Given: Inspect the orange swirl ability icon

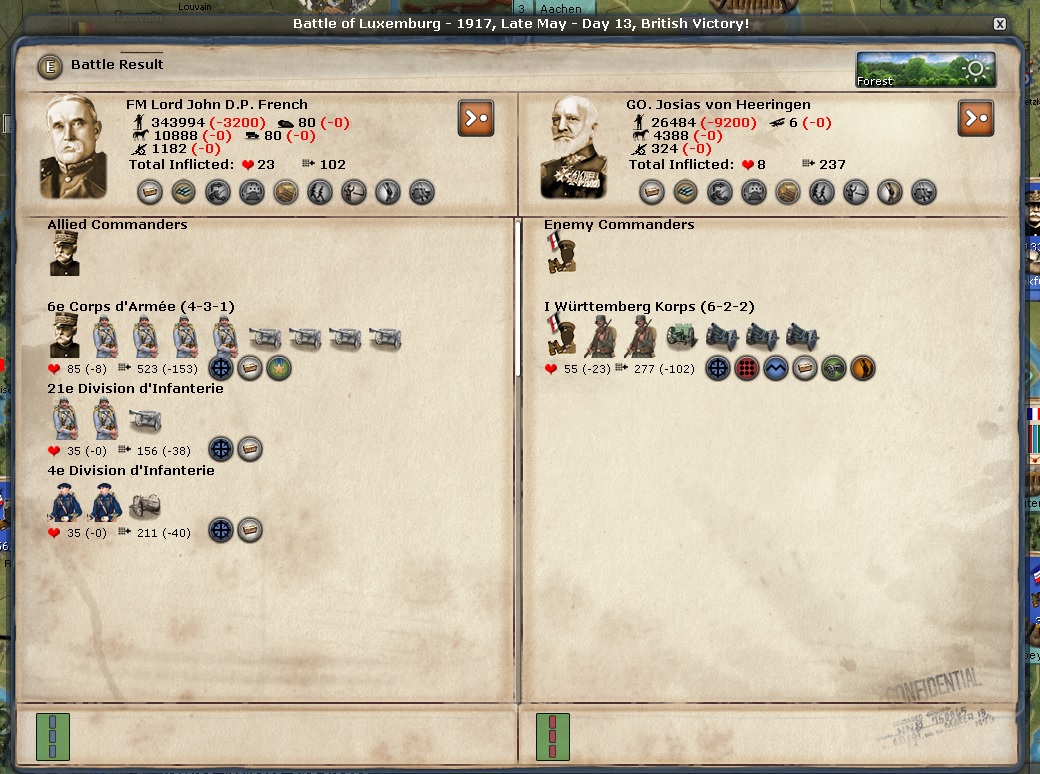Looking at the screenshot, I should (x=861, y=368).
